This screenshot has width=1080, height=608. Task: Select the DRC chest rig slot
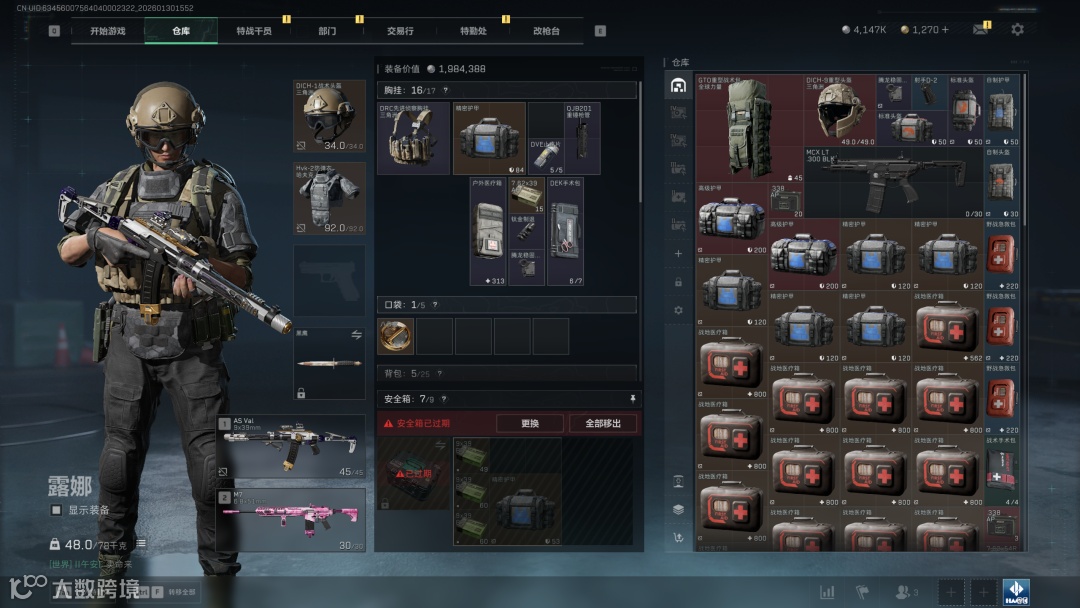[413, 138]
